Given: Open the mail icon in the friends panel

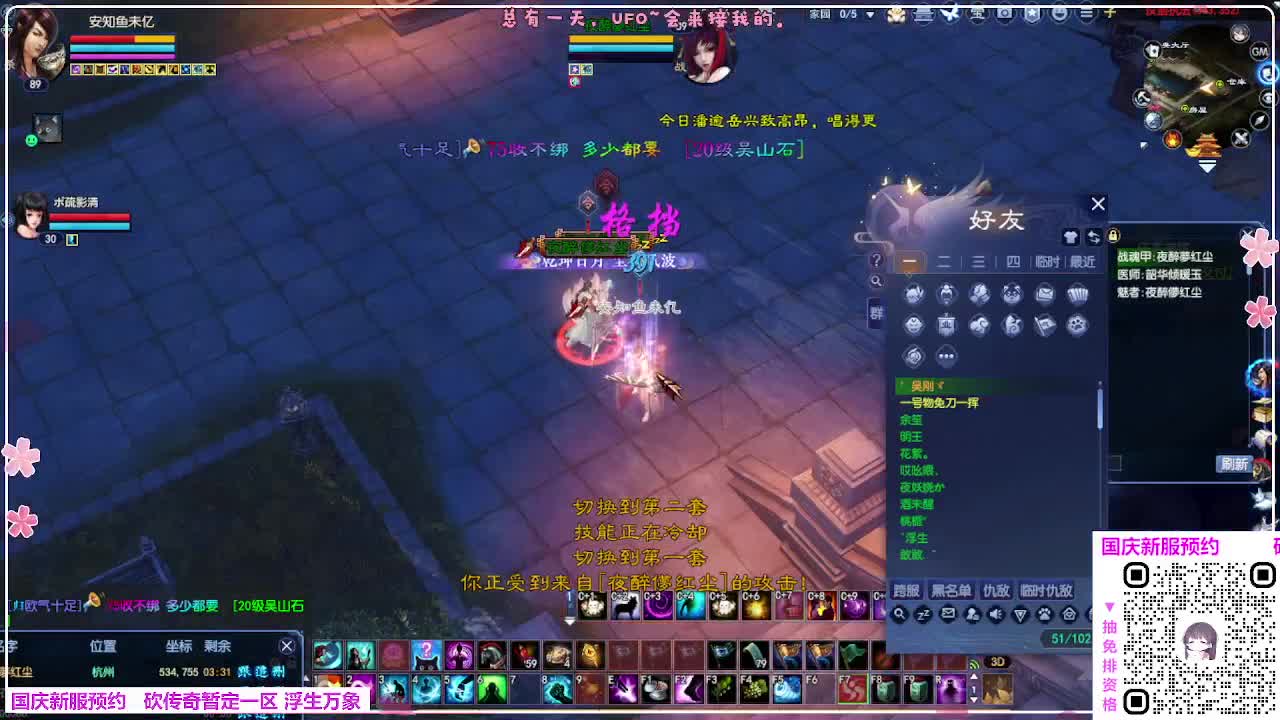Looking at the screenshot, I should tap(949, 614).
